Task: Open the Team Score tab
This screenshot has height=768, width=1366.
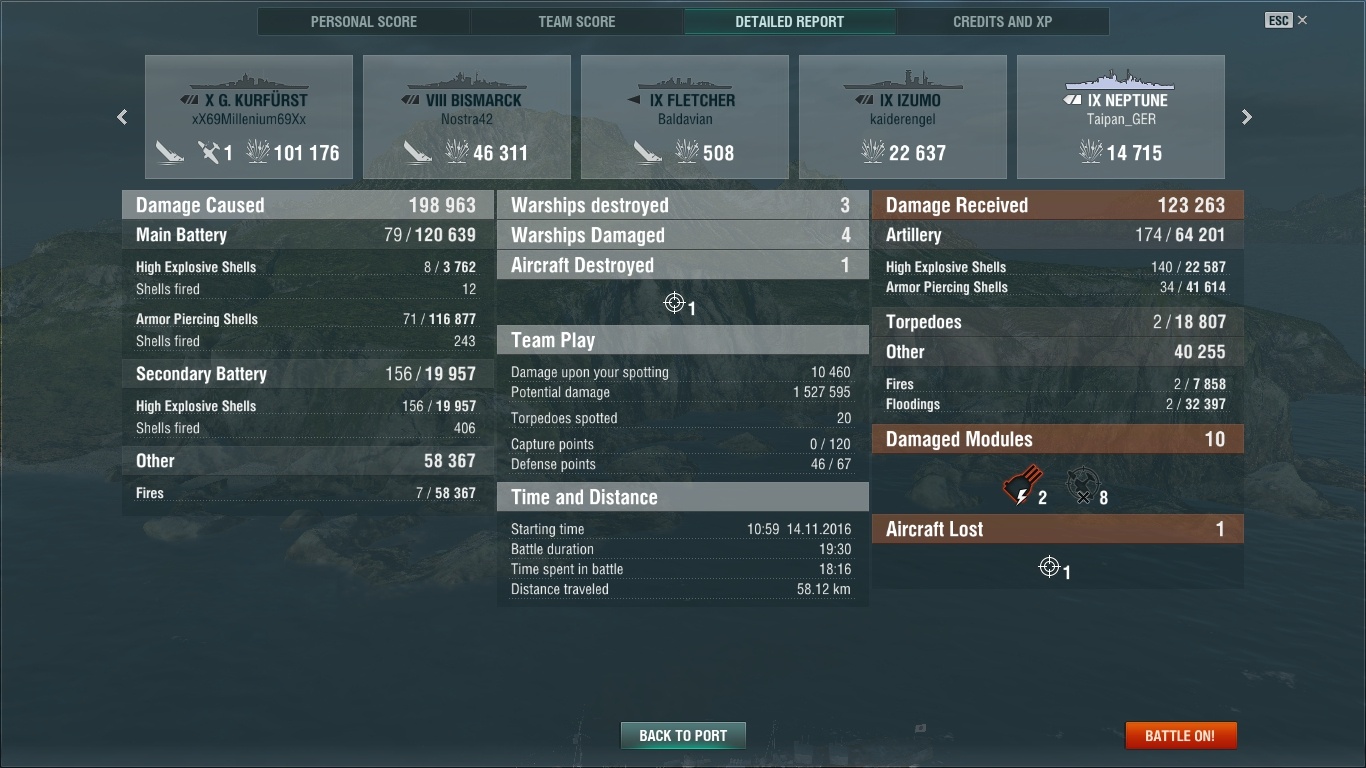Action: (577, 21)
